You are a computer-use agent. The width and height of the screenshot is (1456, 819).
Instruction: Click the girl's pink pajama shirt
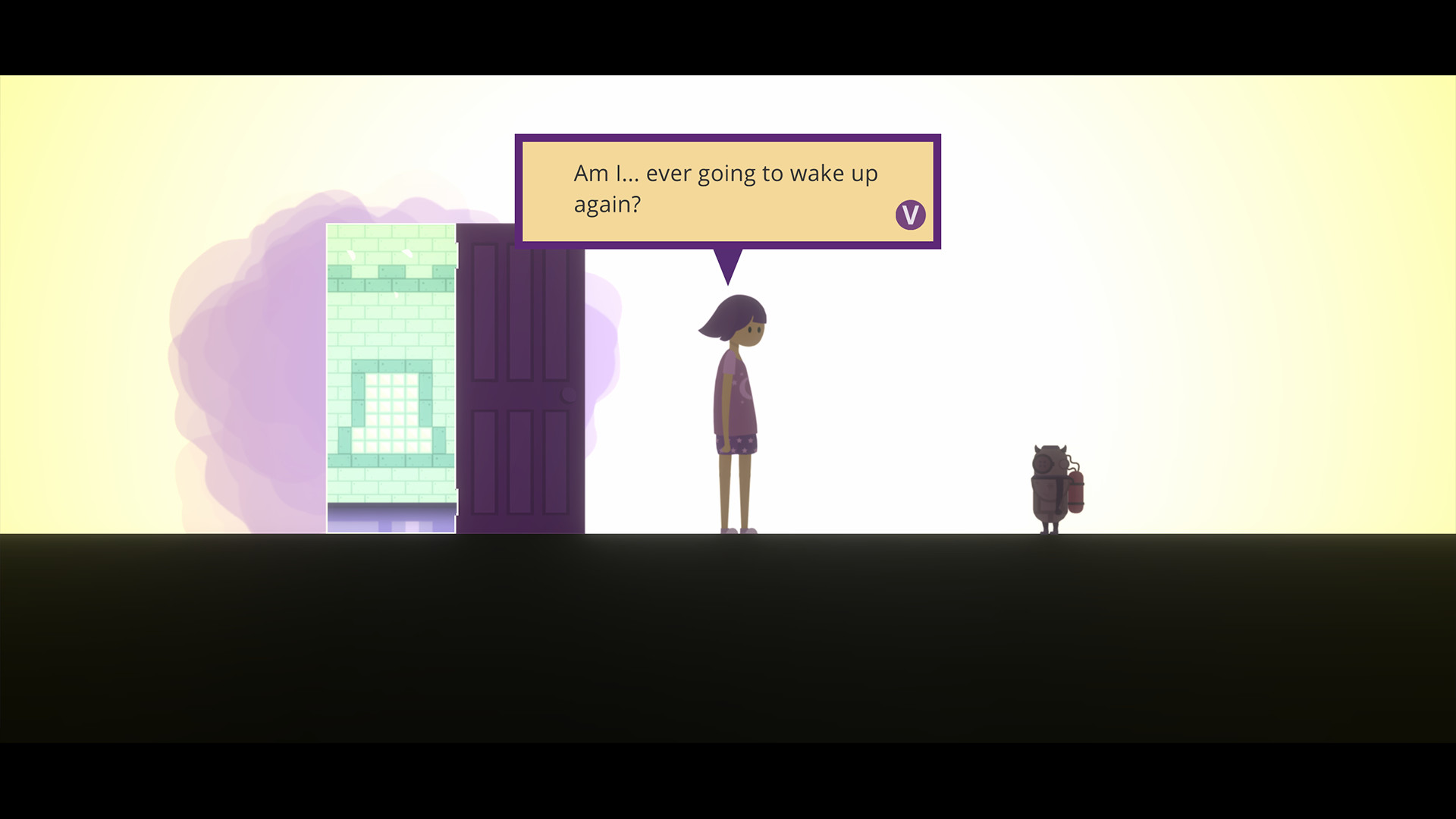point(736,394)
